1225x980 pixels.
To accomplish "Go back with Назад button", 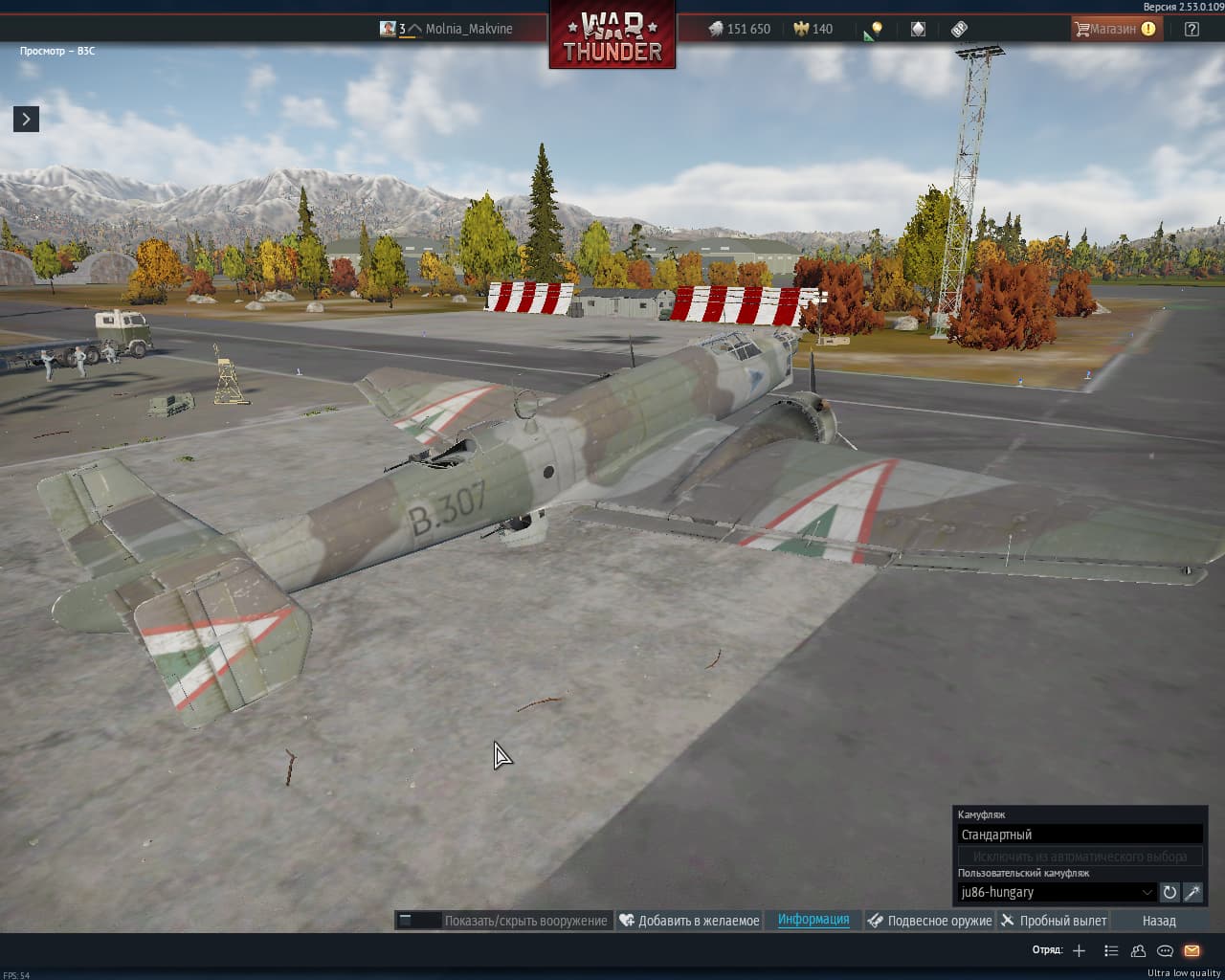I will point(1159,921).
